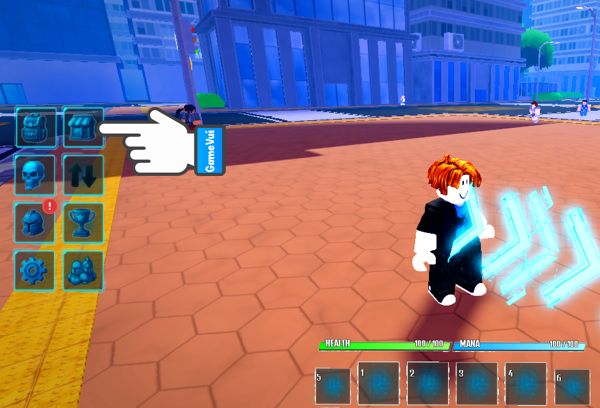Screen dimensions: 600x408
Task: Open the group of figures menu
Action: (x=83, y=268)
